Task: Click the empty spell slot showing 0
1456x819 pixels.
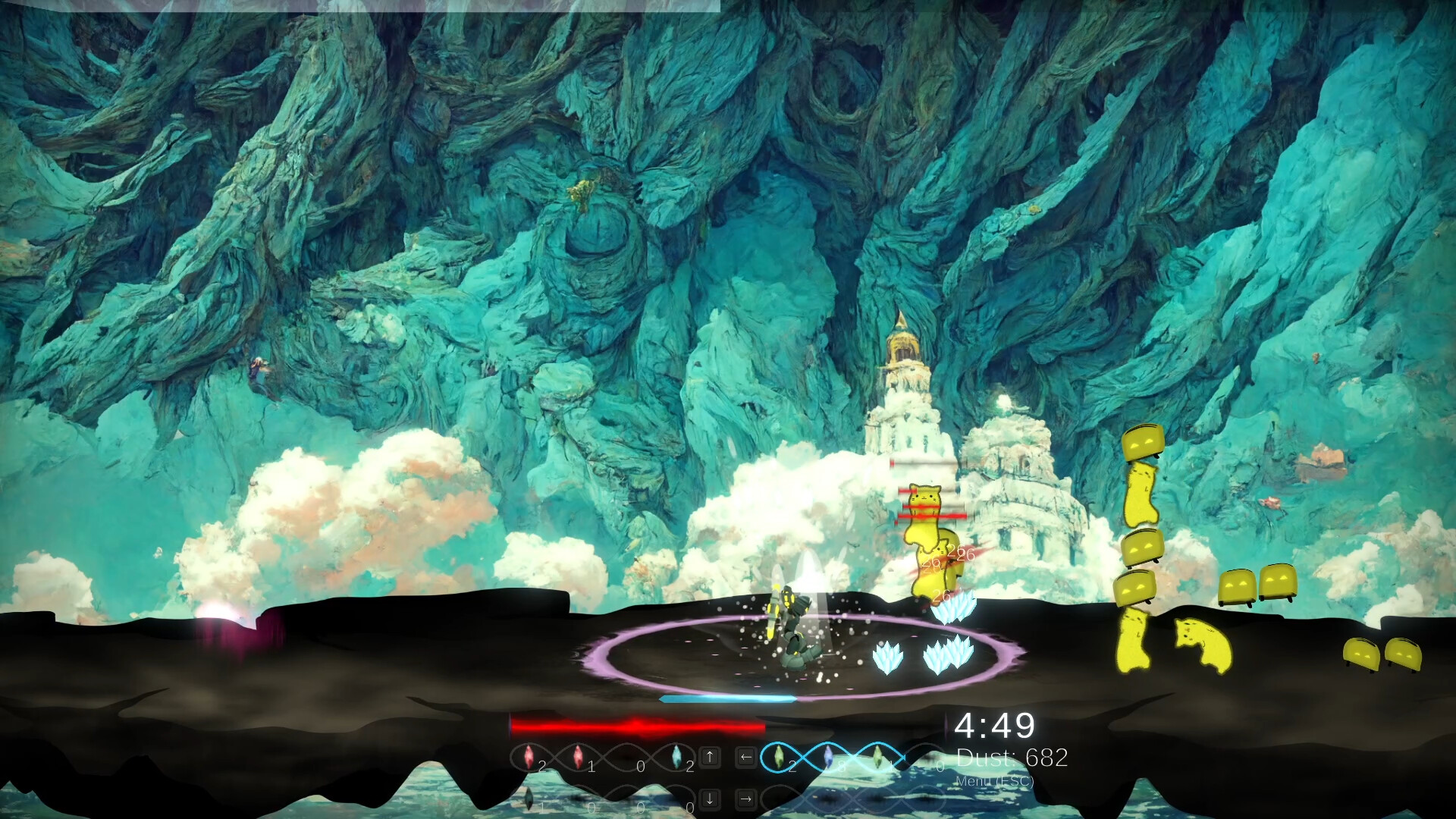Action: coord(626,756)
